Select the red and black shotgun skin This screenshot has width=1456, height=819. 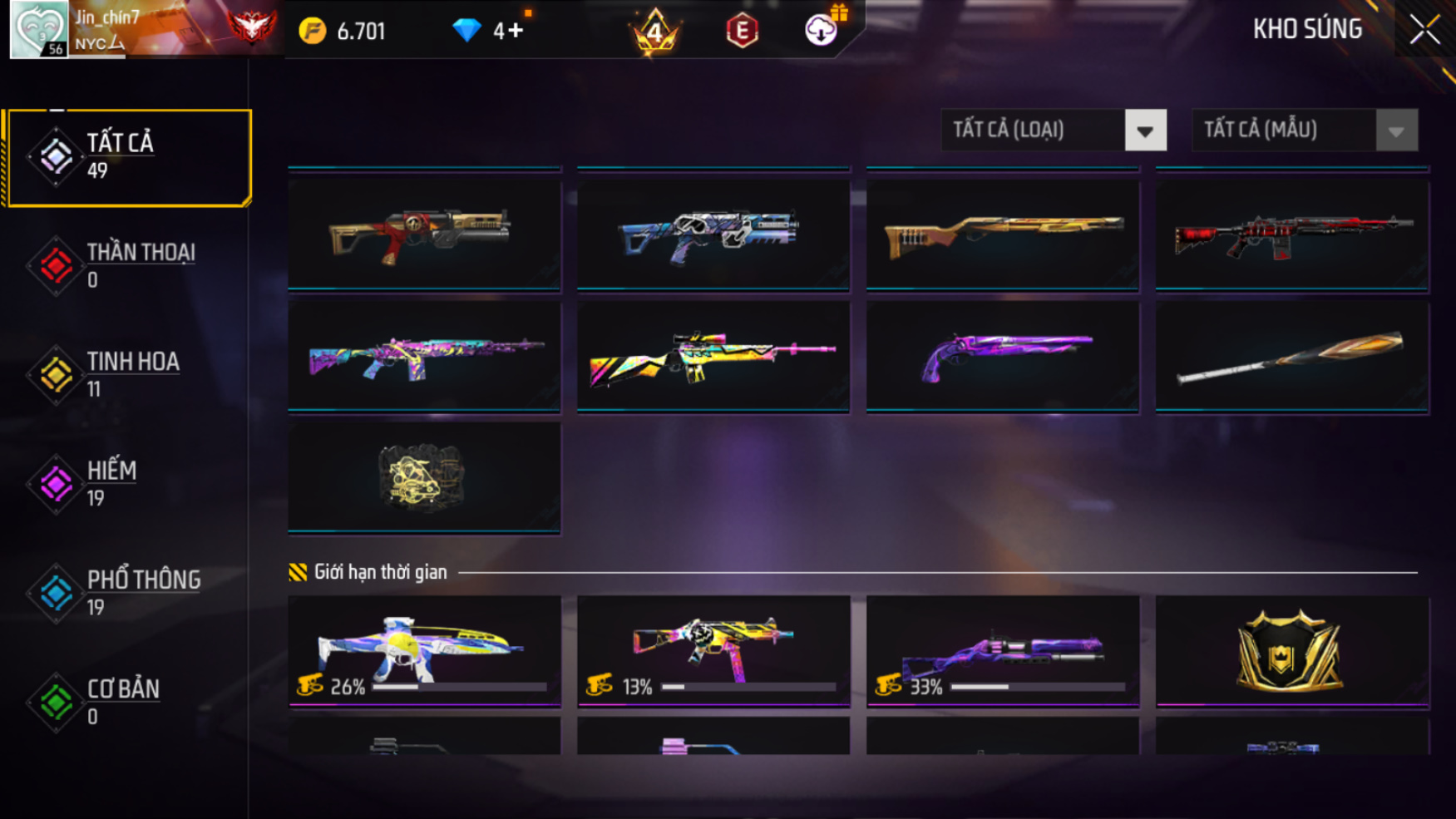[x=1291, y=234]
